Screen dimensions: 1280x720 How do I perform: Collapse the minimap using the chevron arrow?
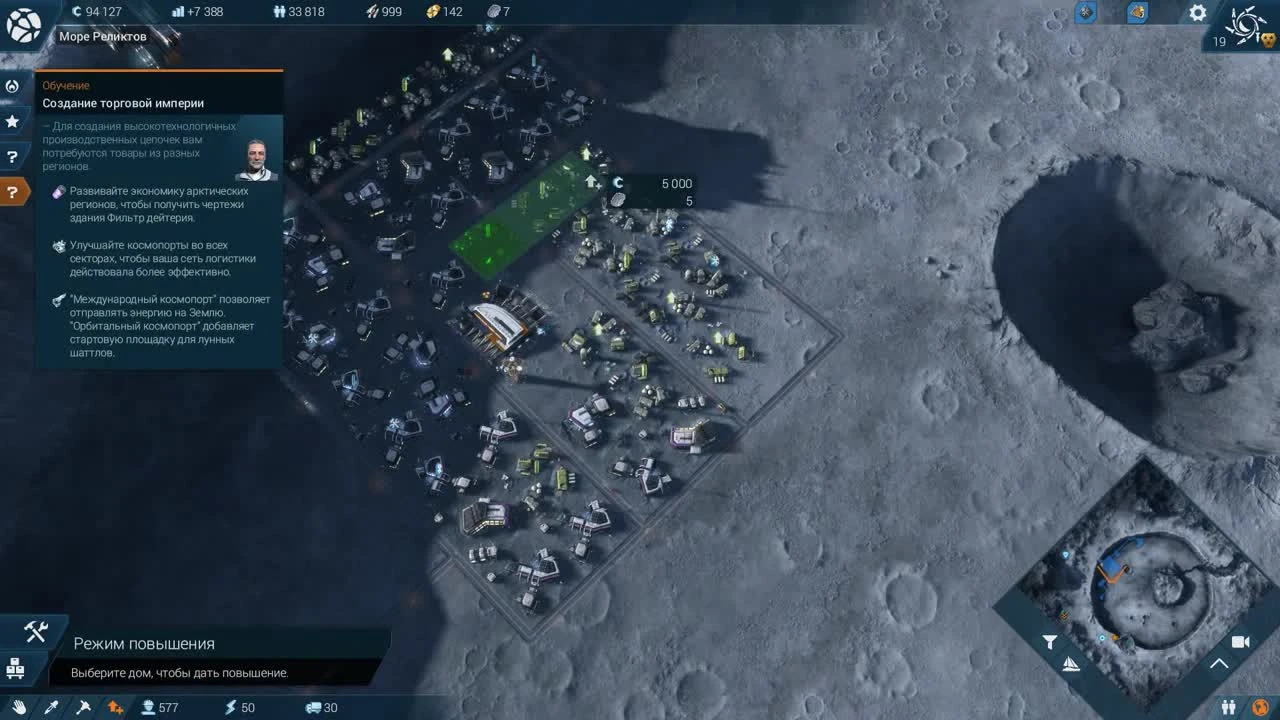pyautogui.click(x=1218, y=663)
